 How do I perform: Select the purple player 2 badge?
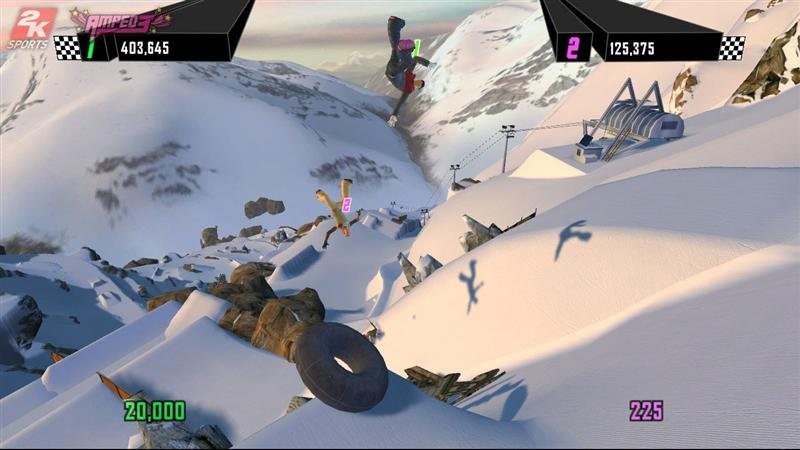click(571, 47)
